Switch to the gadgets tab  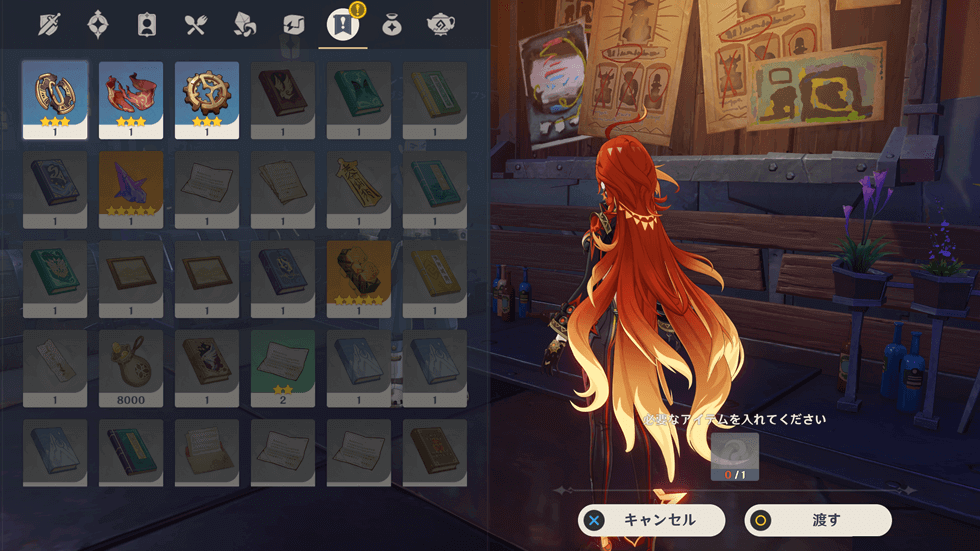(x=294, y=25)
